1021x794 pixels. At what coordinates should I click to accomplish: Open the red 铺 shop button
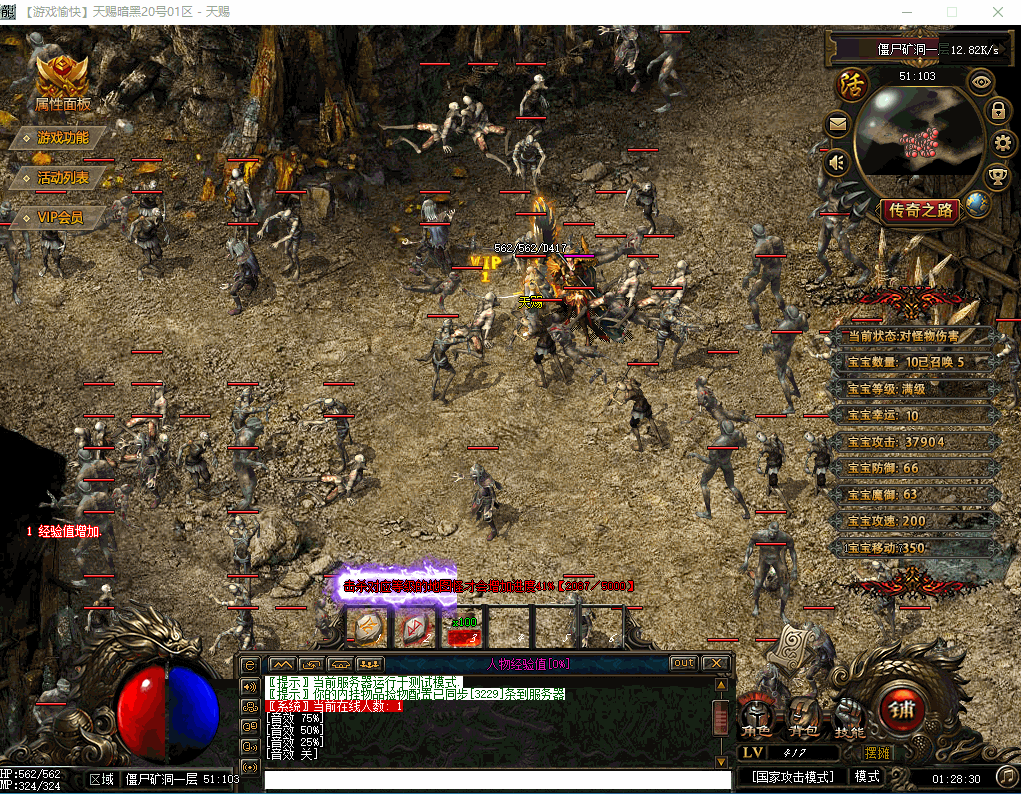tap(898, 709)
